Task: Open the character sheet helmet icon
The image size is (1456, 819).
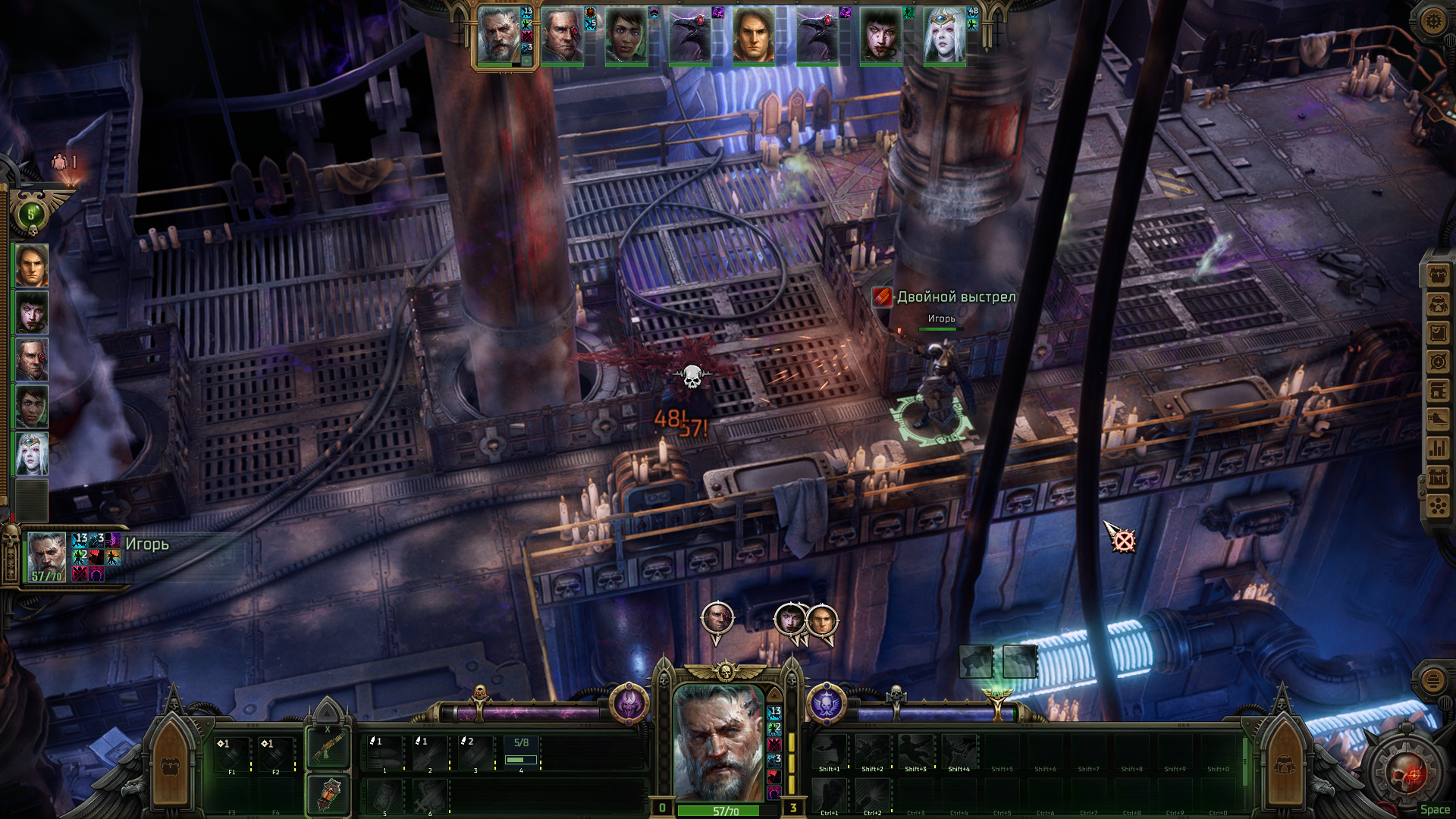Action: [x=1438, y=304]
